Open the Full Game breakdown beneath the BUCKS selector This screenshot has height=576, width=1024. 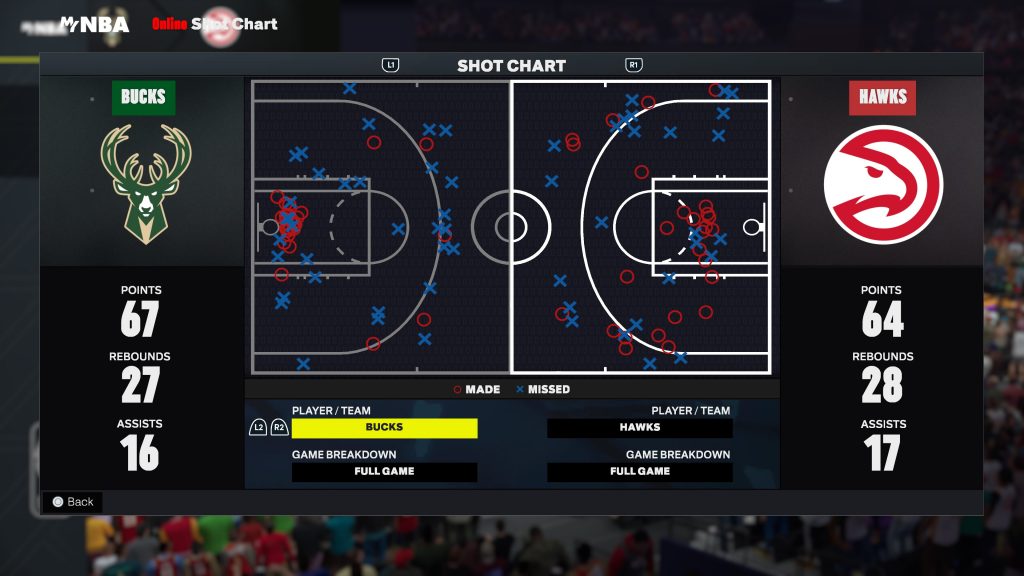[384, 472]
